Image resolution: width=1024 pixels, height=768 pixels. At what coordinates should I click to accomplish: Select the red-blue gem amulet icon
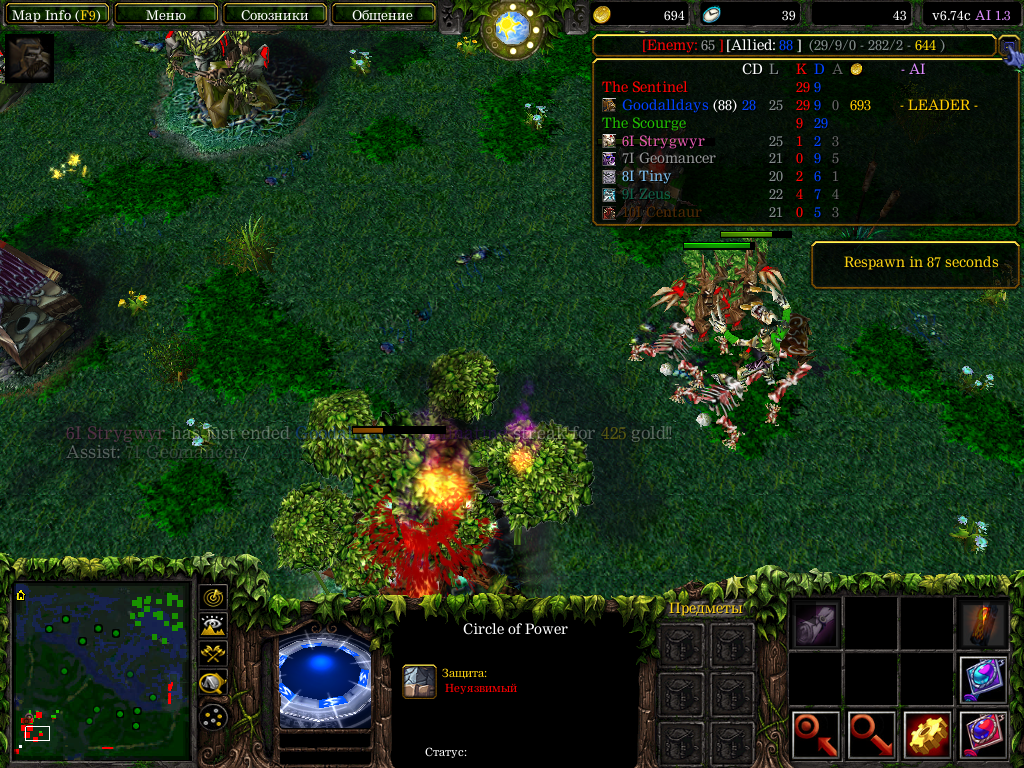point(983,735)
